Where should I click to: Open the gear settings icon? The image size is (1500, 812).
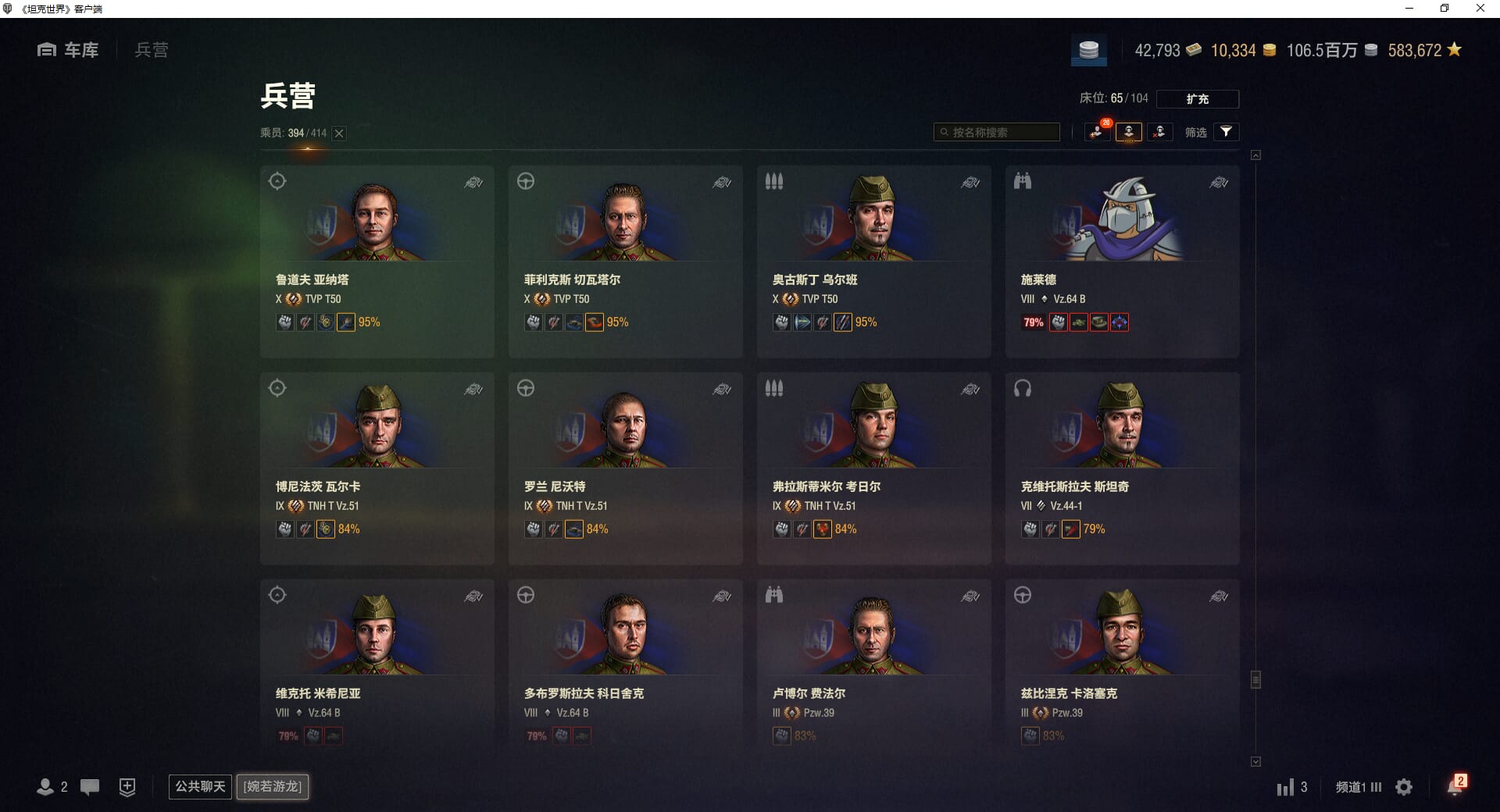tap(1404, 787)
